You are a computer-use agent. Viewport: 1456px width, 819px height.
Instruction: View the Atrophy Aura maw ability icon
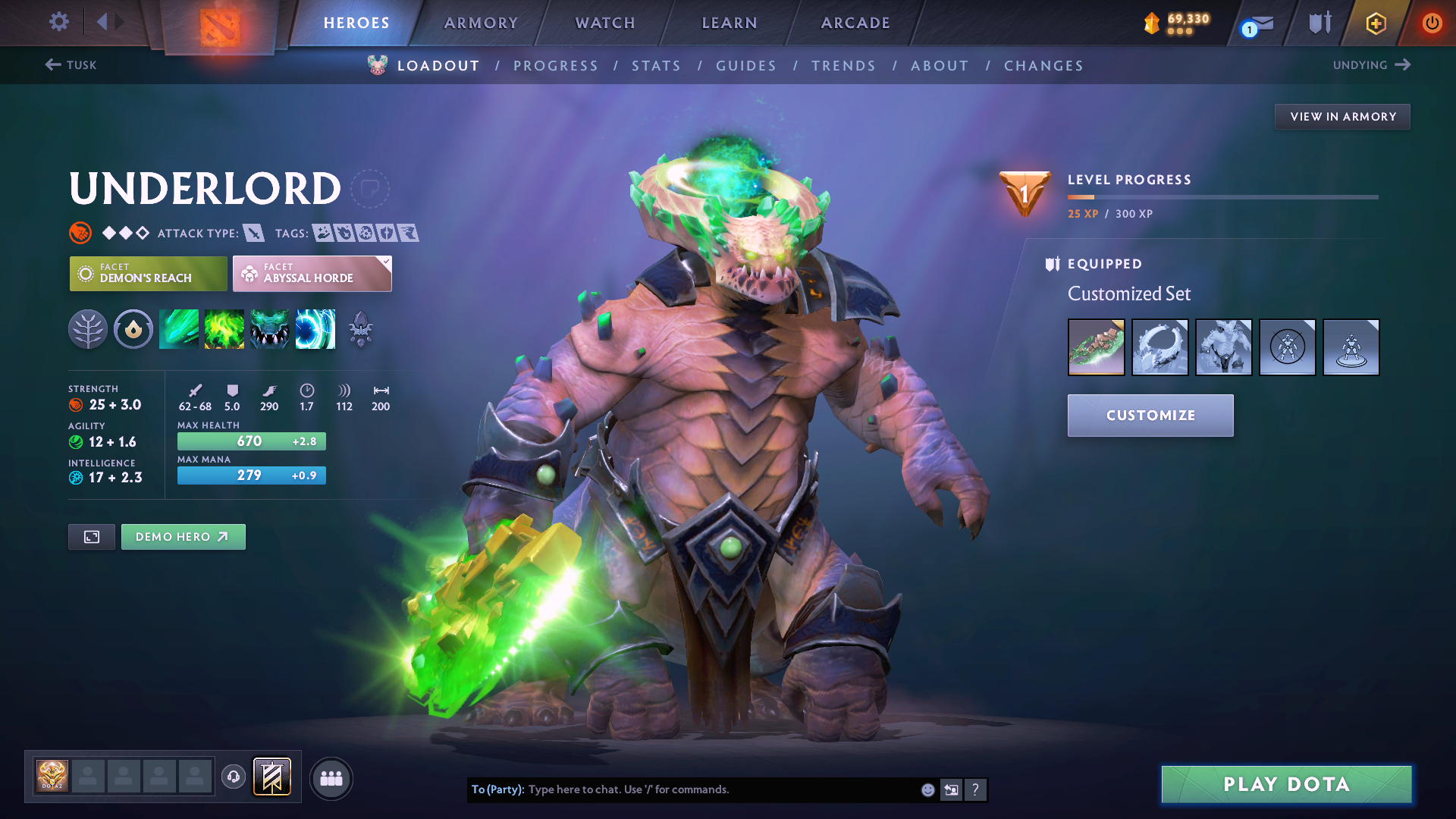point(270,328)
